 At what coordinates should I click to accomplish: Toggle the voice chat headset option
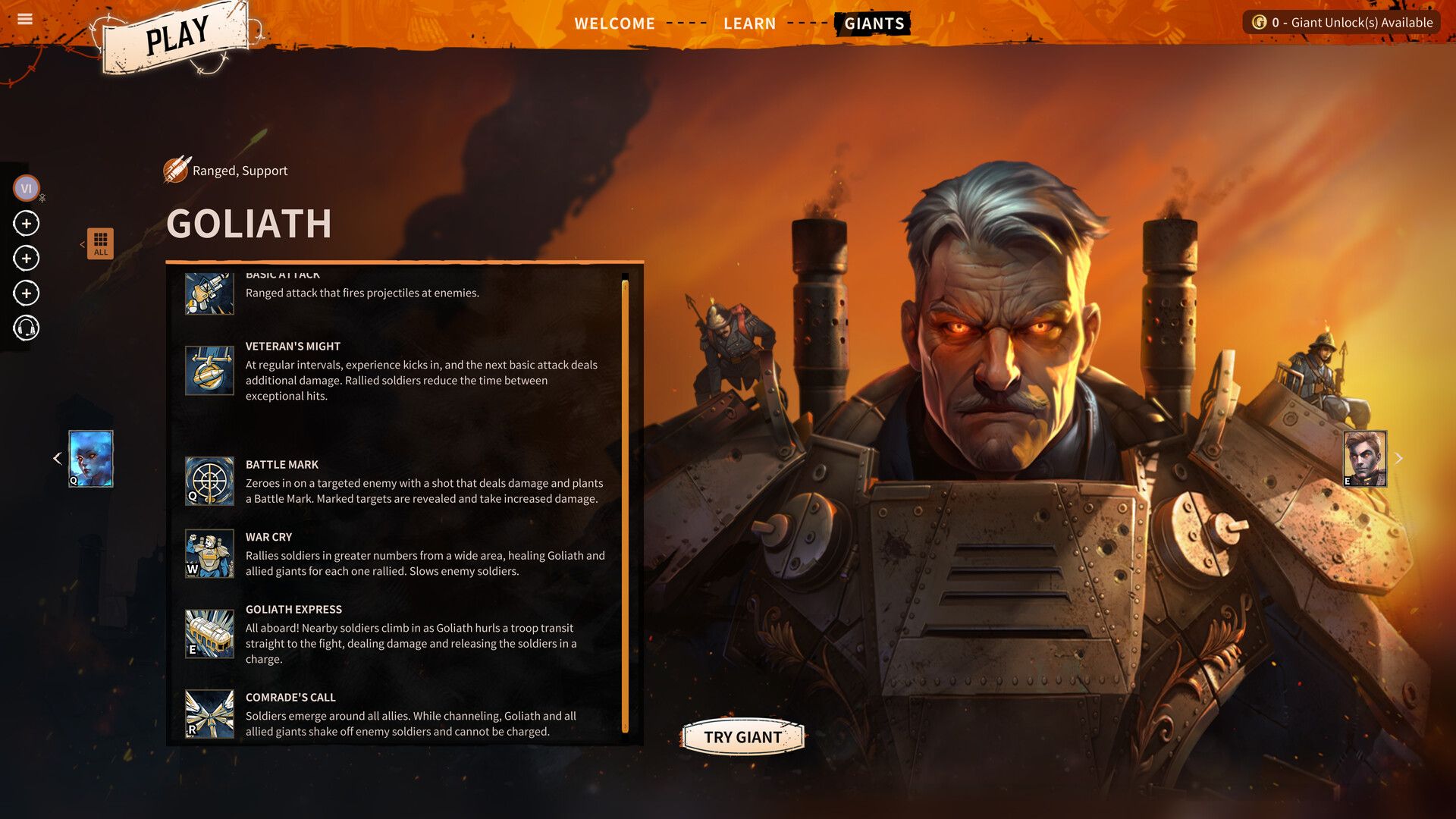click(x=26, y=328)
